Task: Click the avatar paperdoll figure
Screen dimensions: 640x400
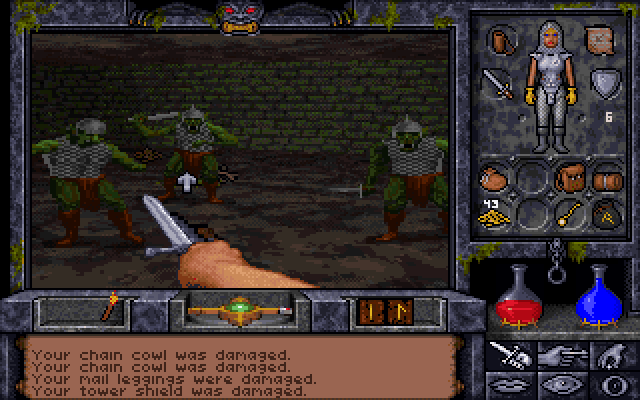Action: (x=550, y=85)
